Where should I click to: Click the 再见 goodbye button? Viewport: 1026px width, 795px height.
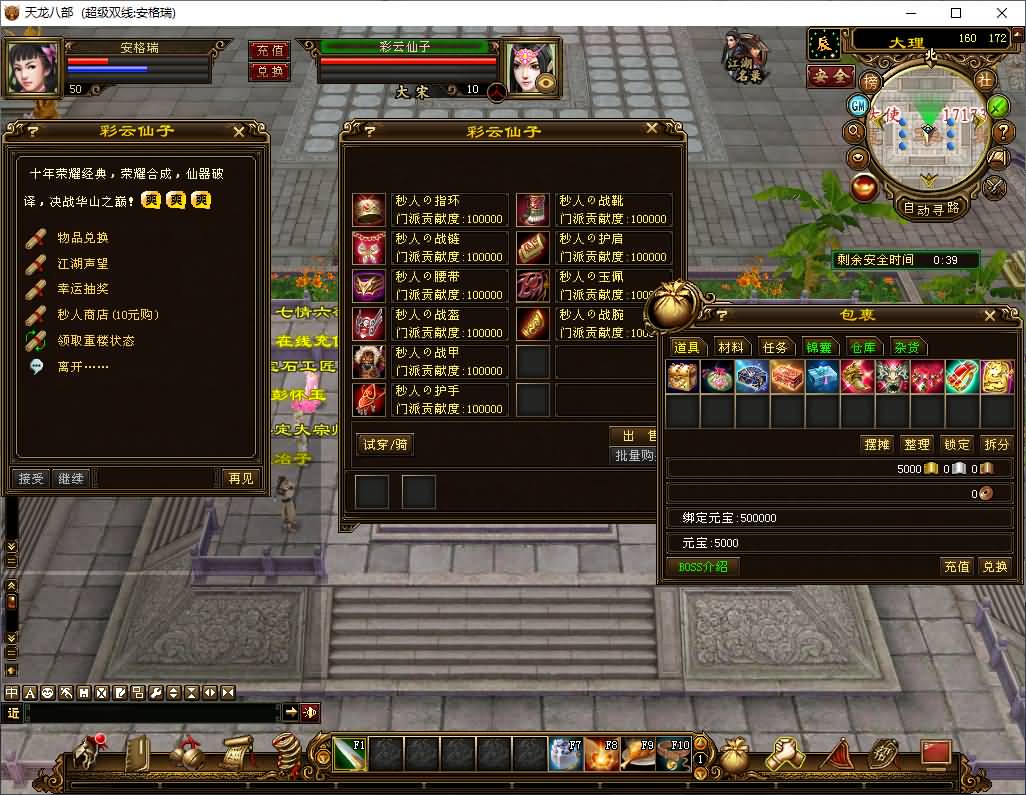pos(240,478)
